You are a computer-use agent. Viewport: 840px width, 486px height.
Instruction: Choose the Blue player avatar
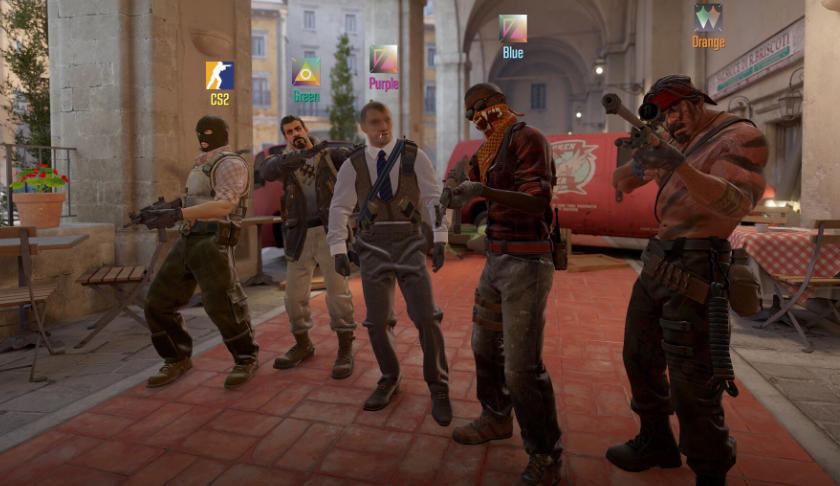[513, 29]
